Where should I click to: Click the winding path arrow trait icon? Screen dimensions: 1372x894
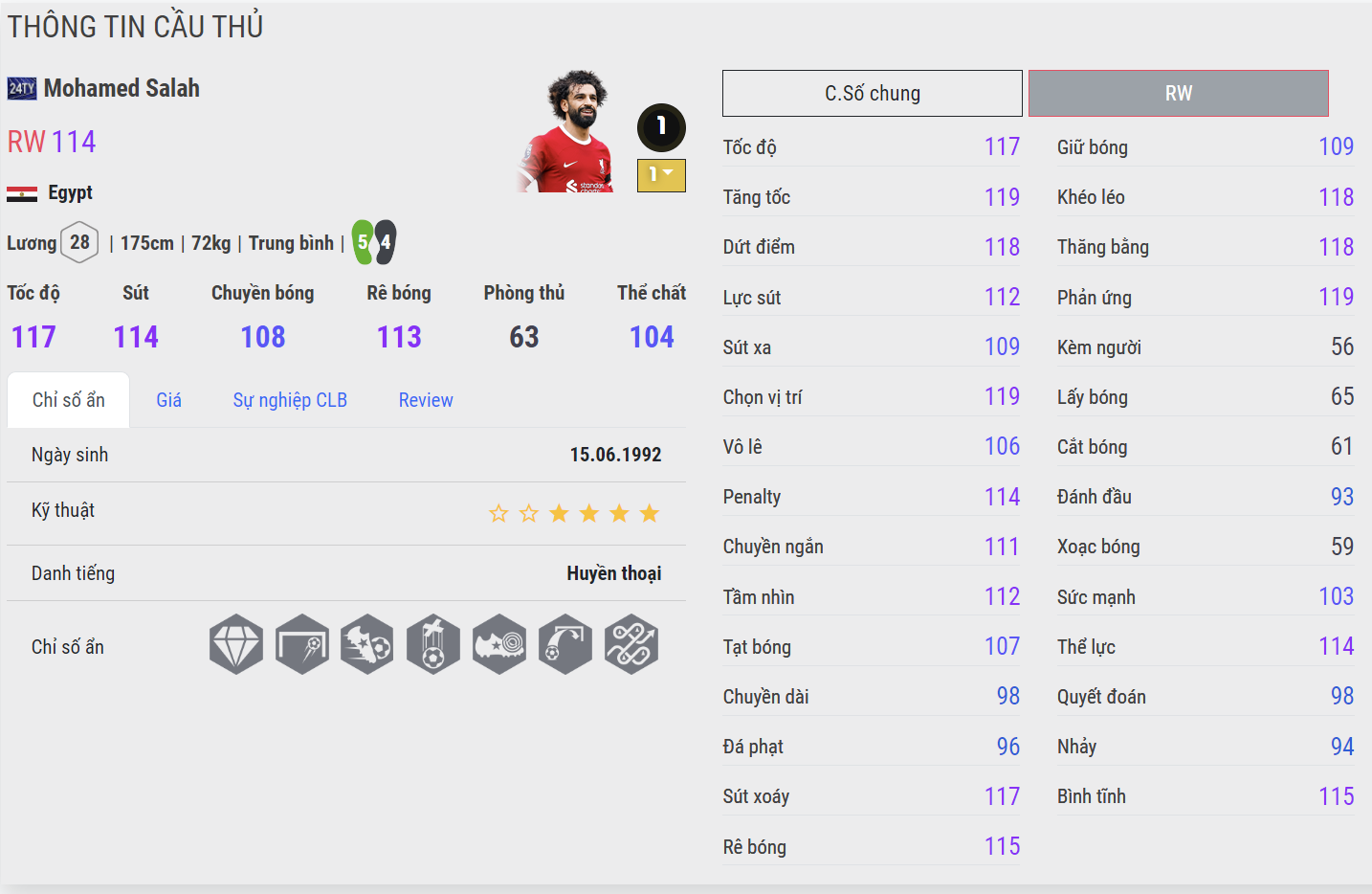point(631,644)
